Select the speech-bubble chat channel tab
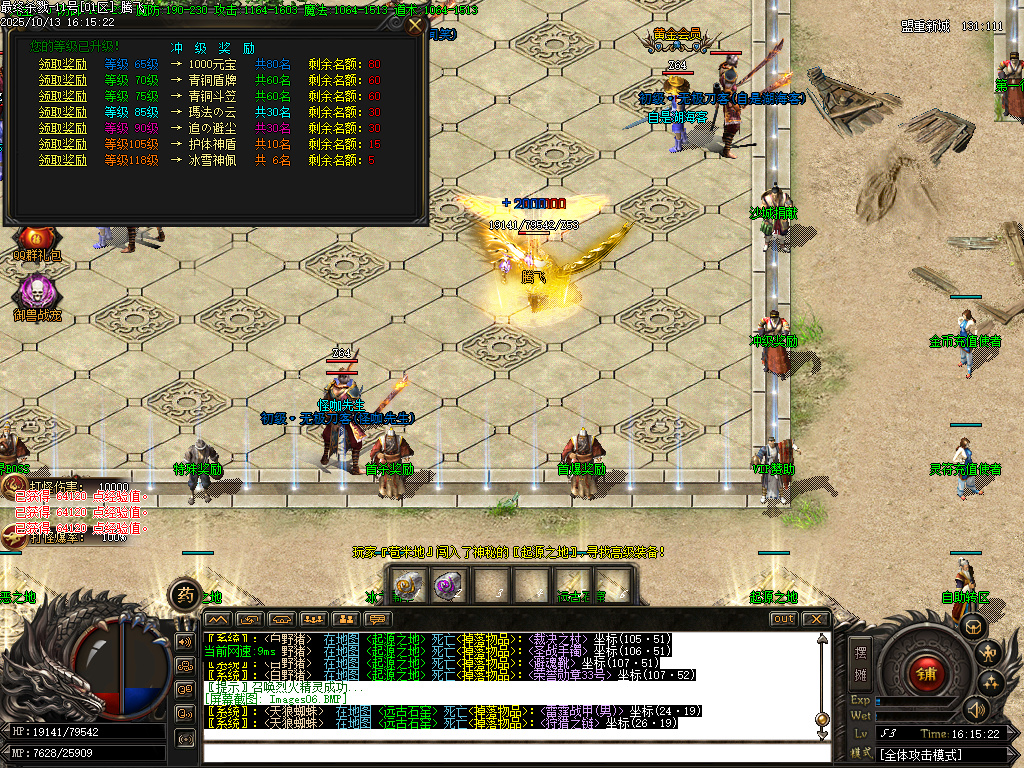This screenshot has width=1024, height=768. pyautogui.click(x=379, y=619)
